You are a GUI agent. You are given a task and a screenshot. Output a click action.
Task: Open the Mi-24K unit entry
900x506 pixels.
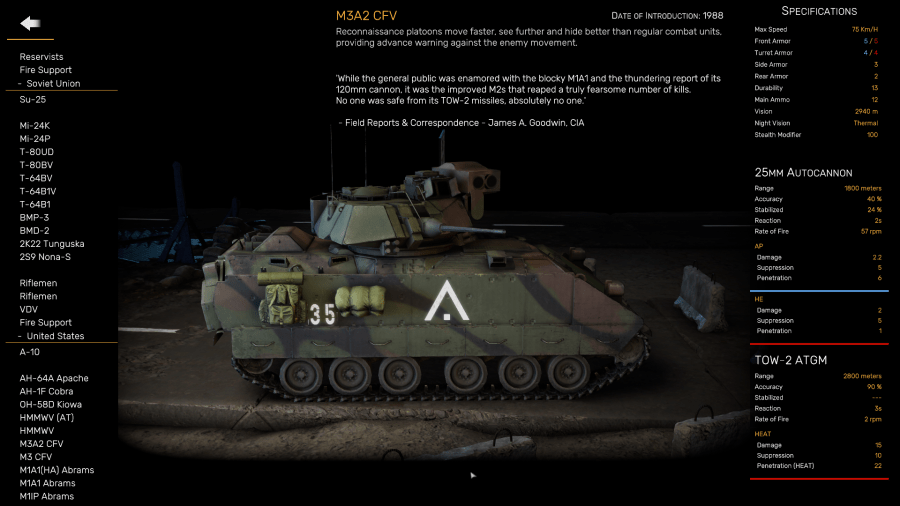coord(35,125)
